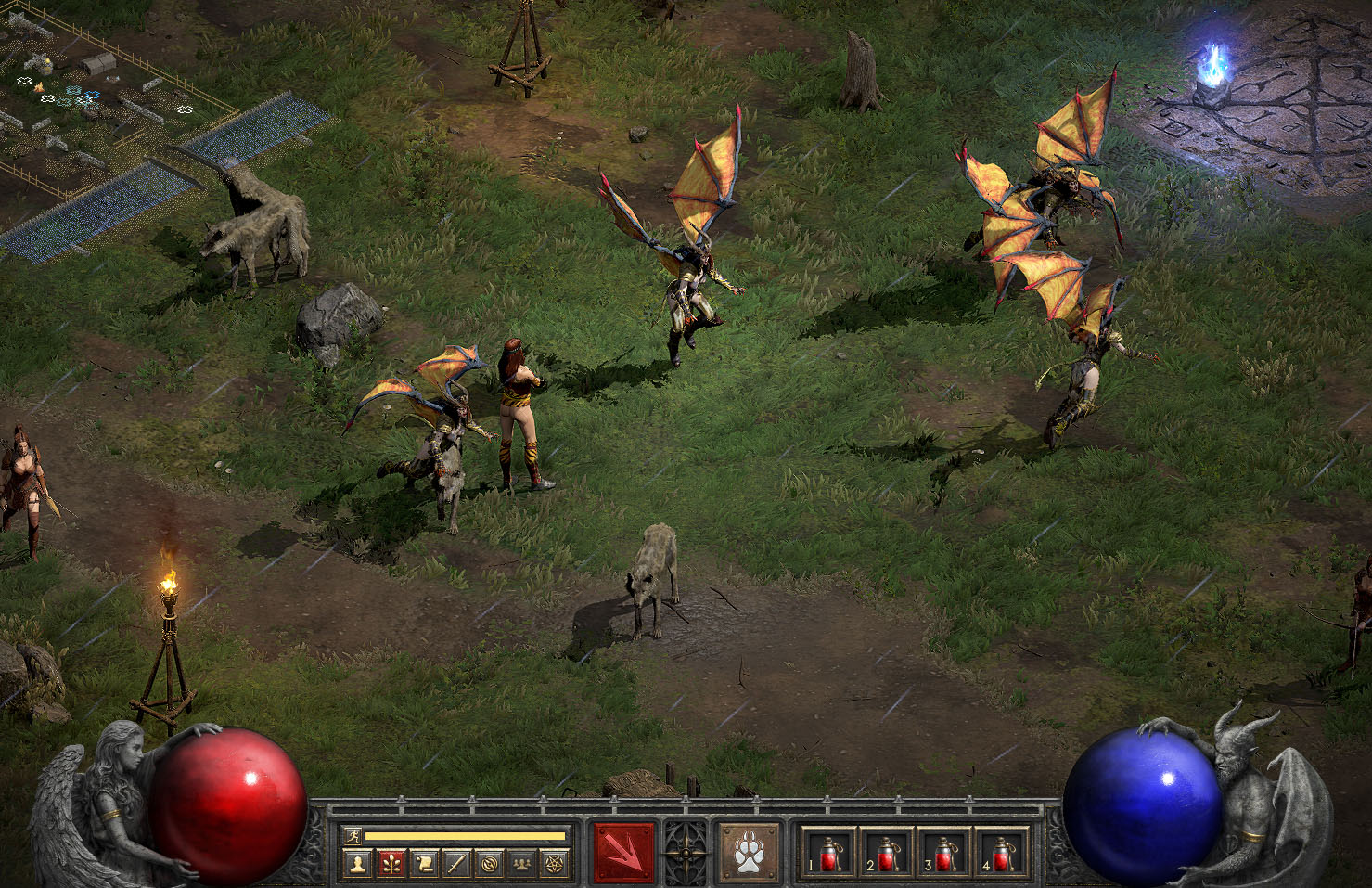Viewport: 1372px width, 888px height.
Task: Click the ornate center mini-panel toggle
Action: point(686,853)
